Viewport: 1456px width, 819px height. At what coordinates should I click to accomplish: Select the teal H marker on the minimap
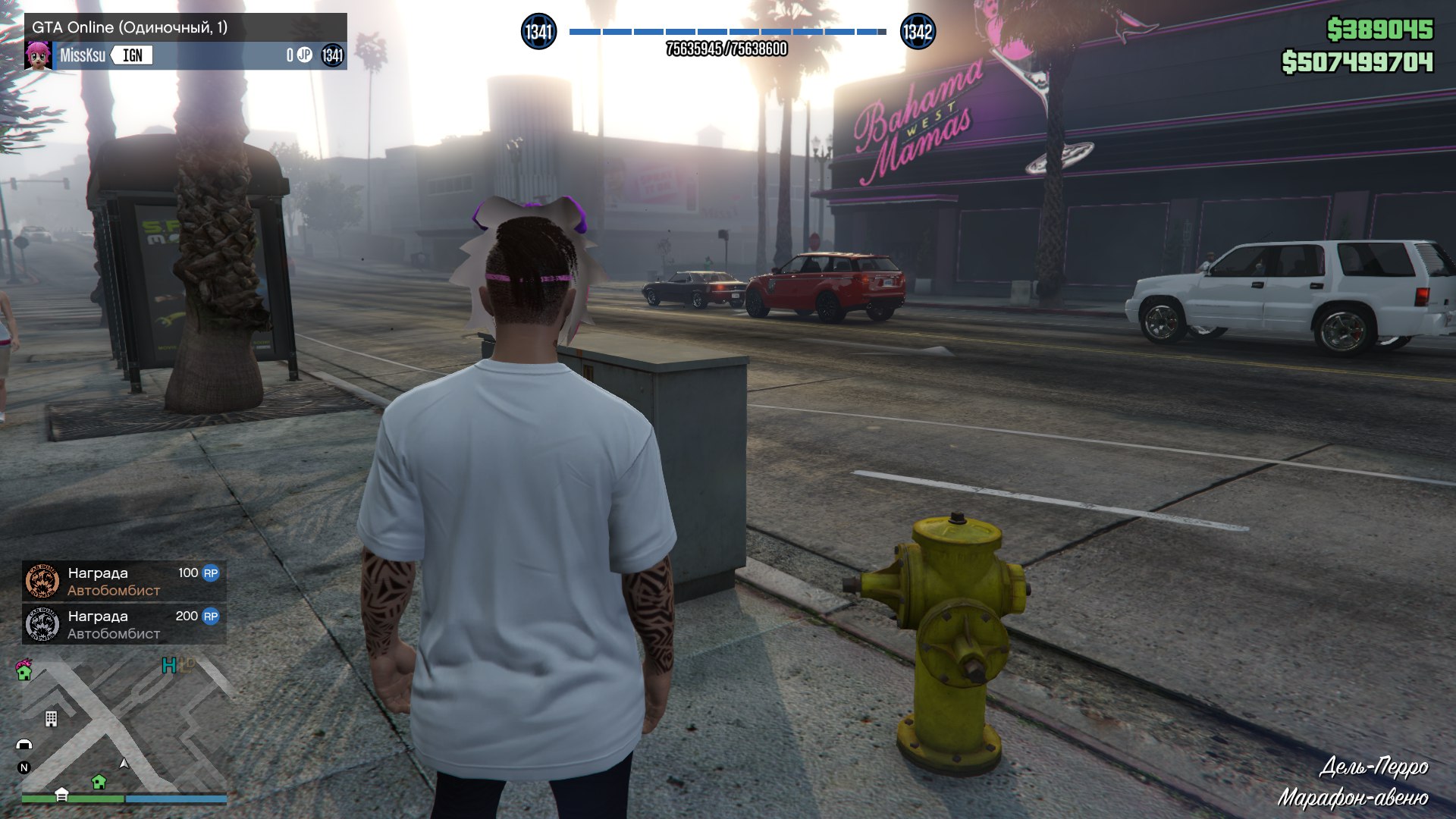168,666
